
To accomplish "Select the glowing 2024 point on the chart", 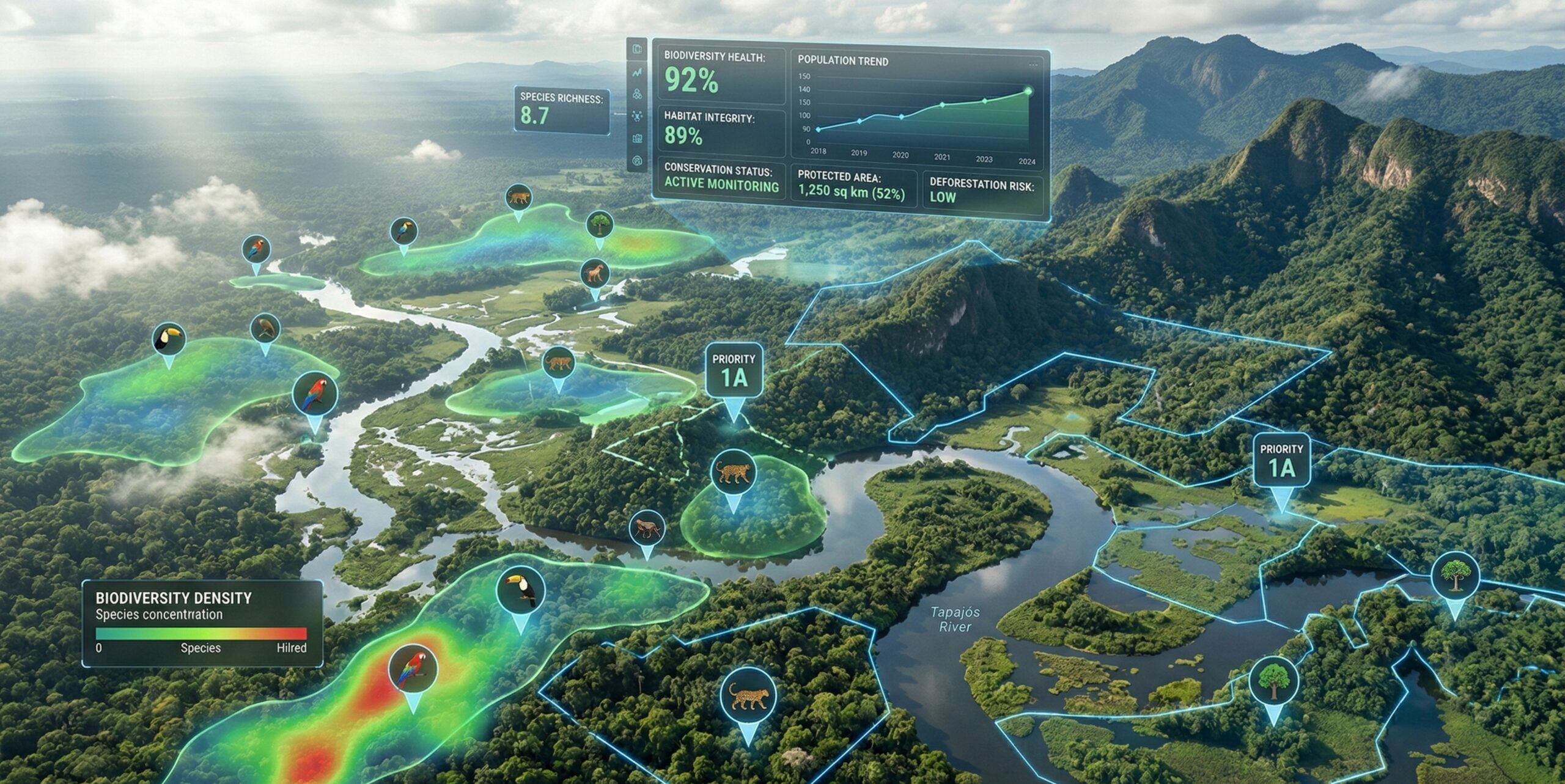I will pos(1028,91).
